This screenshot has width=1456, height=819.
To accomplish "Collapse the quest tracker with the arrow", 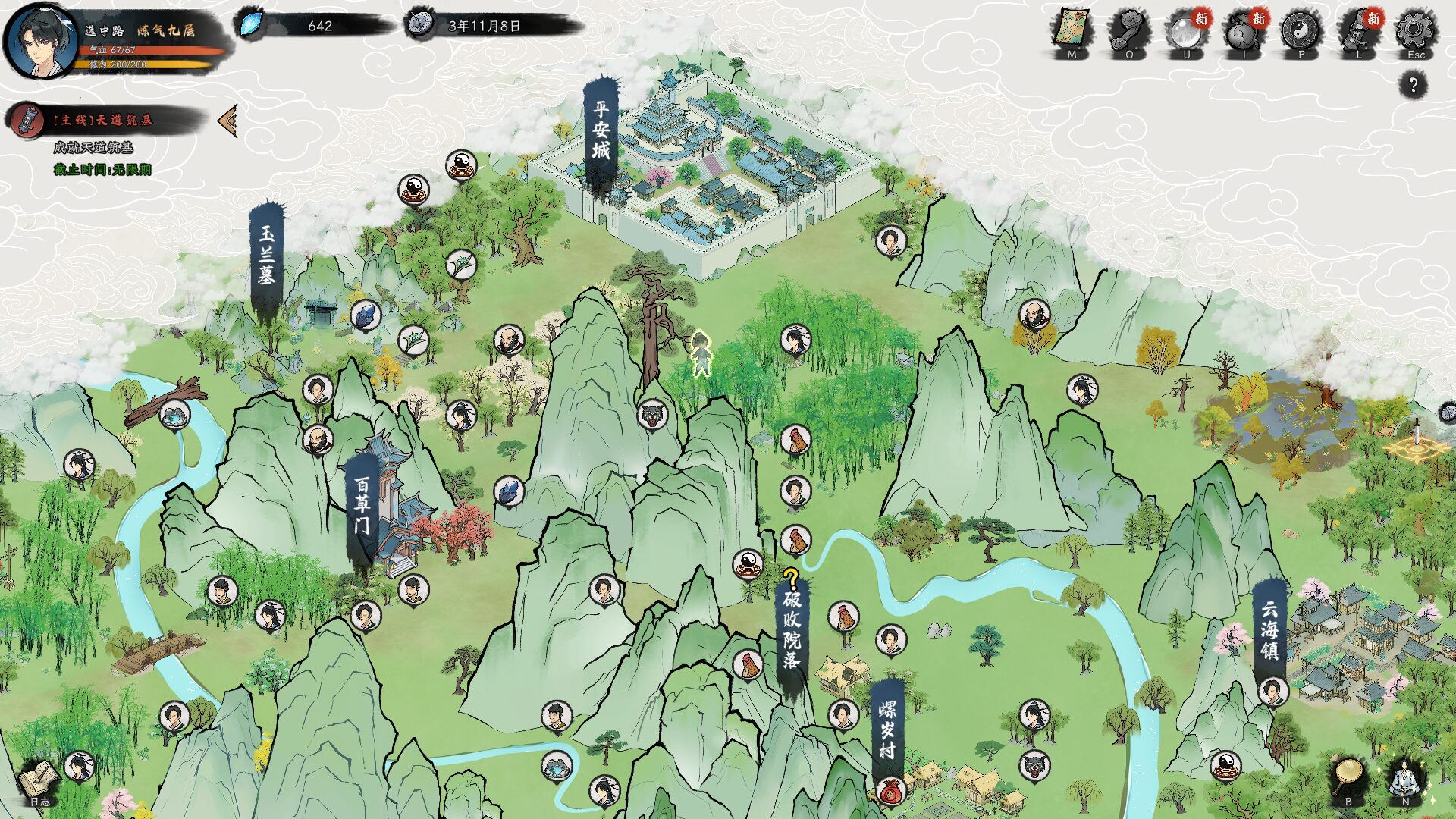I will coord(227,121).
